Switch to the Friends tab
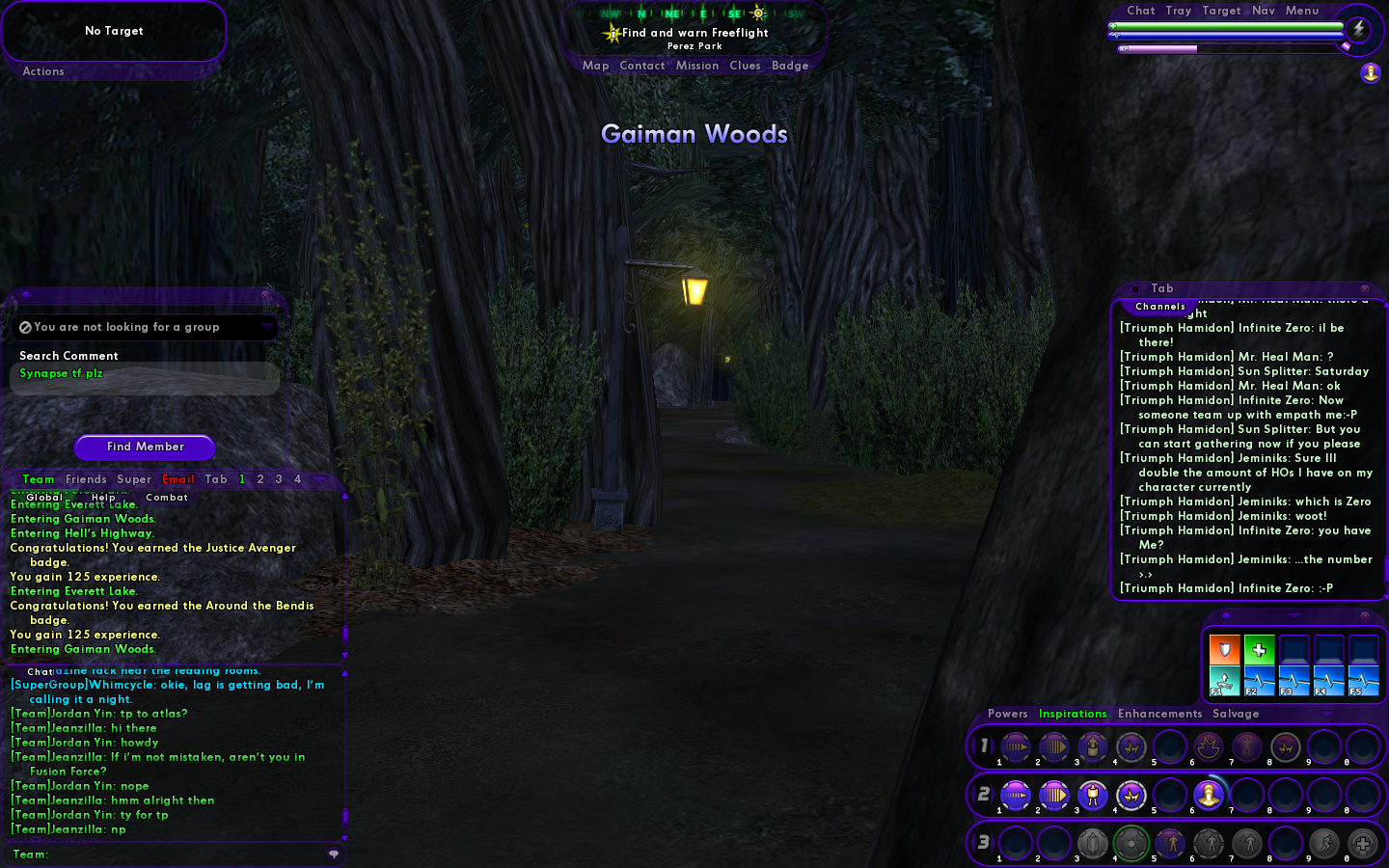Image resolution: width=1389 pixels, height=868 pixels. pos(86,479)
